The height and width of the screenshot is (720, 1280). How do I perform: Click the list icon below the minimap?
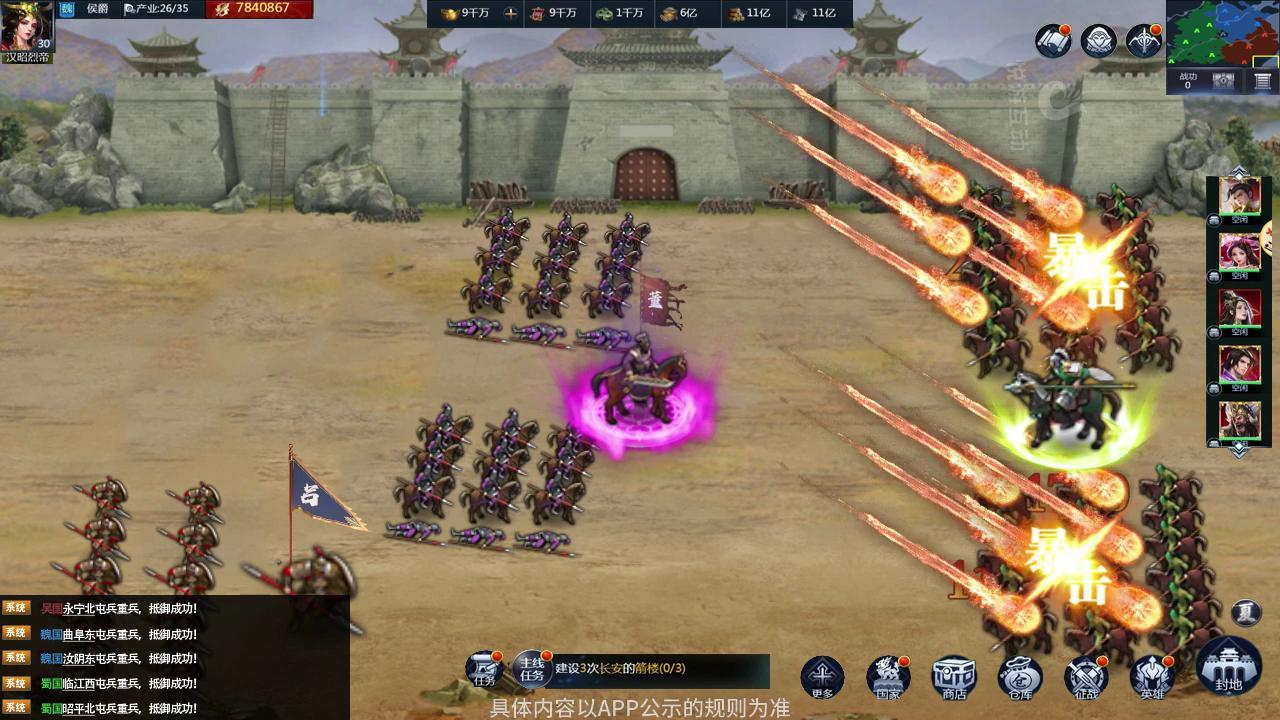point(1263,82)
